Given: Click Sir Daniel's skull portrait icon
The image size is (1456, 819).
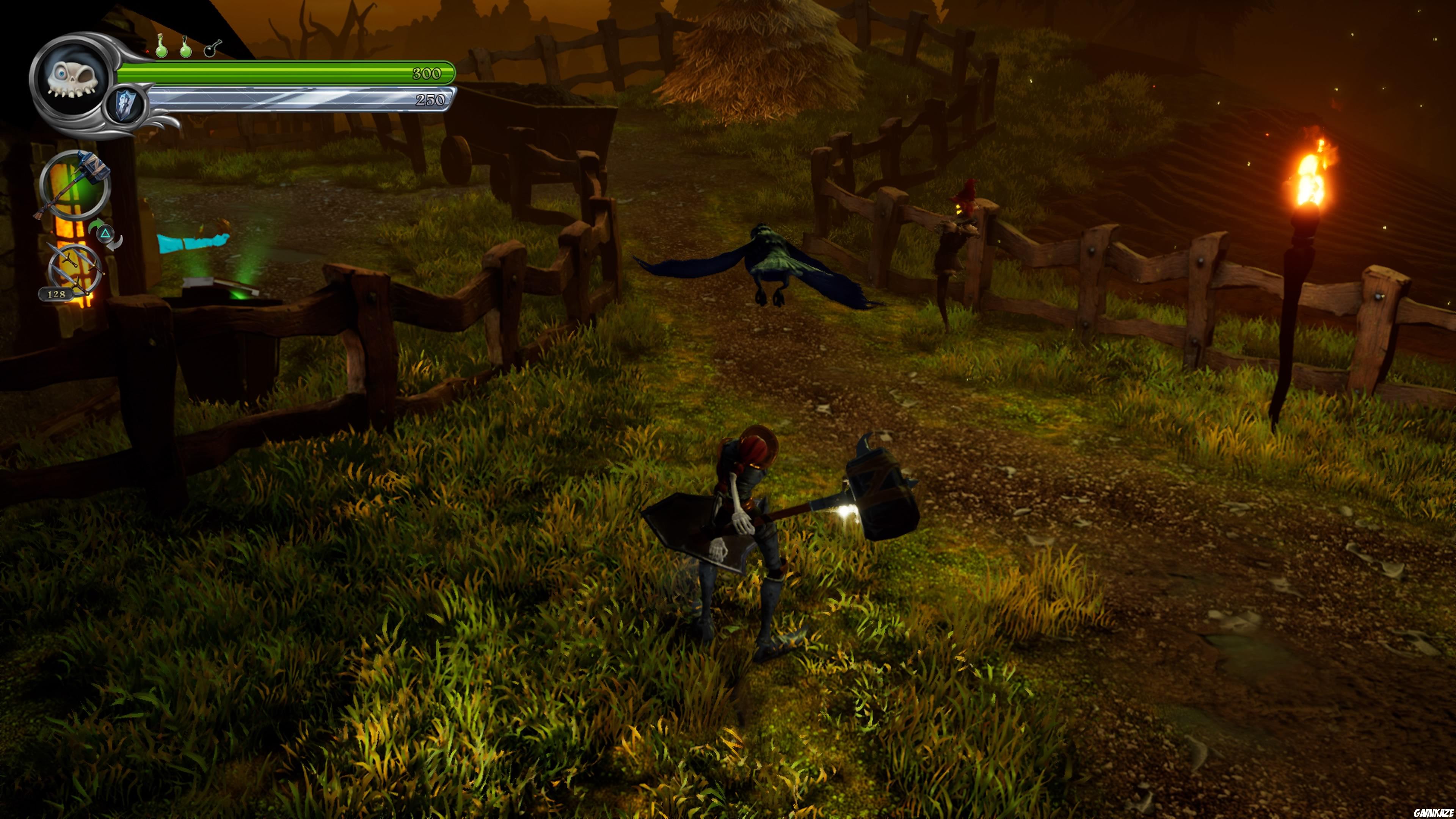Looking at the screenshot, I should [72, 79].
